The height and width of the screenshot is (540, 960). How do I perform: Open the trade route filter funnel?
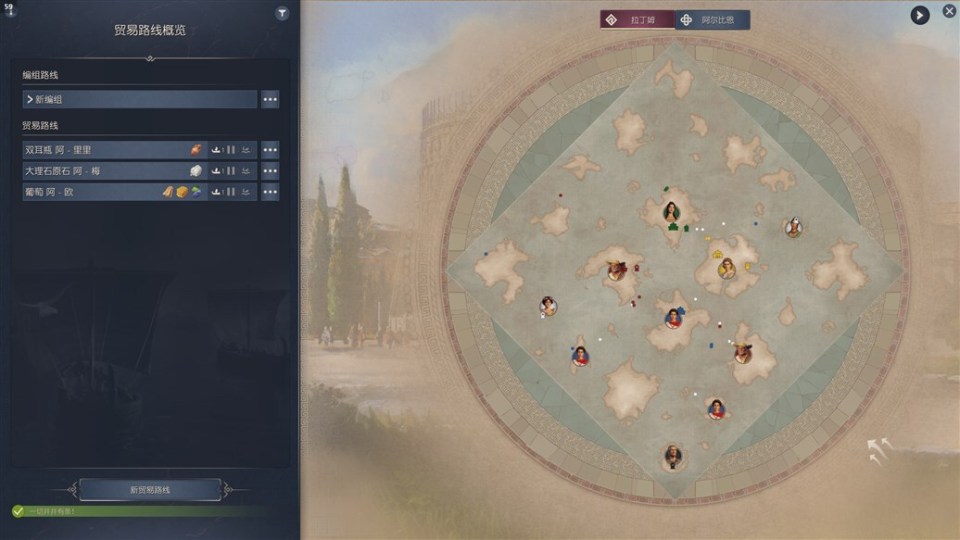[x=282, y=14]
